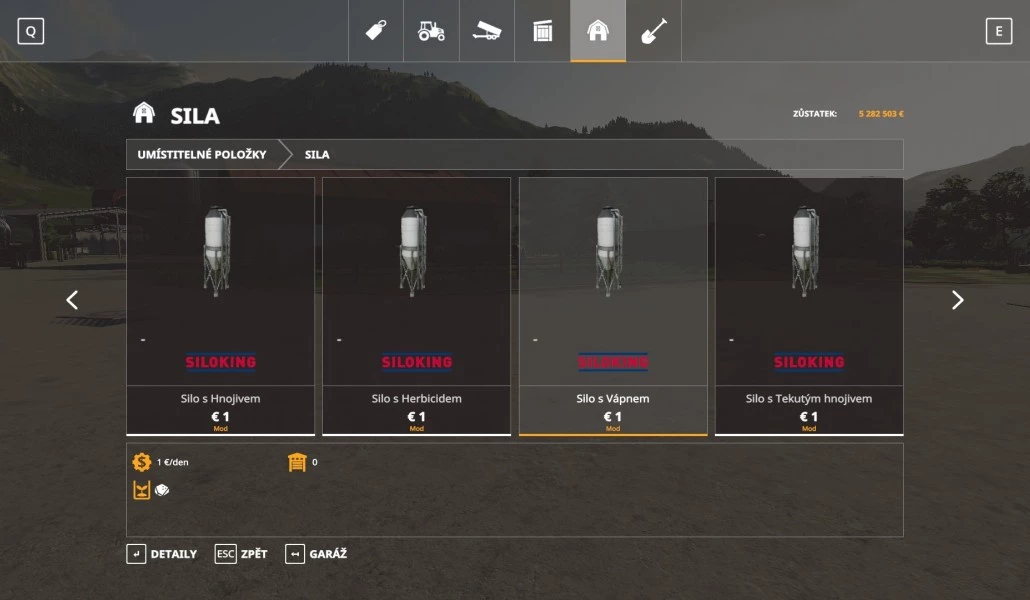Open the Garáž view

coord(316,554)
